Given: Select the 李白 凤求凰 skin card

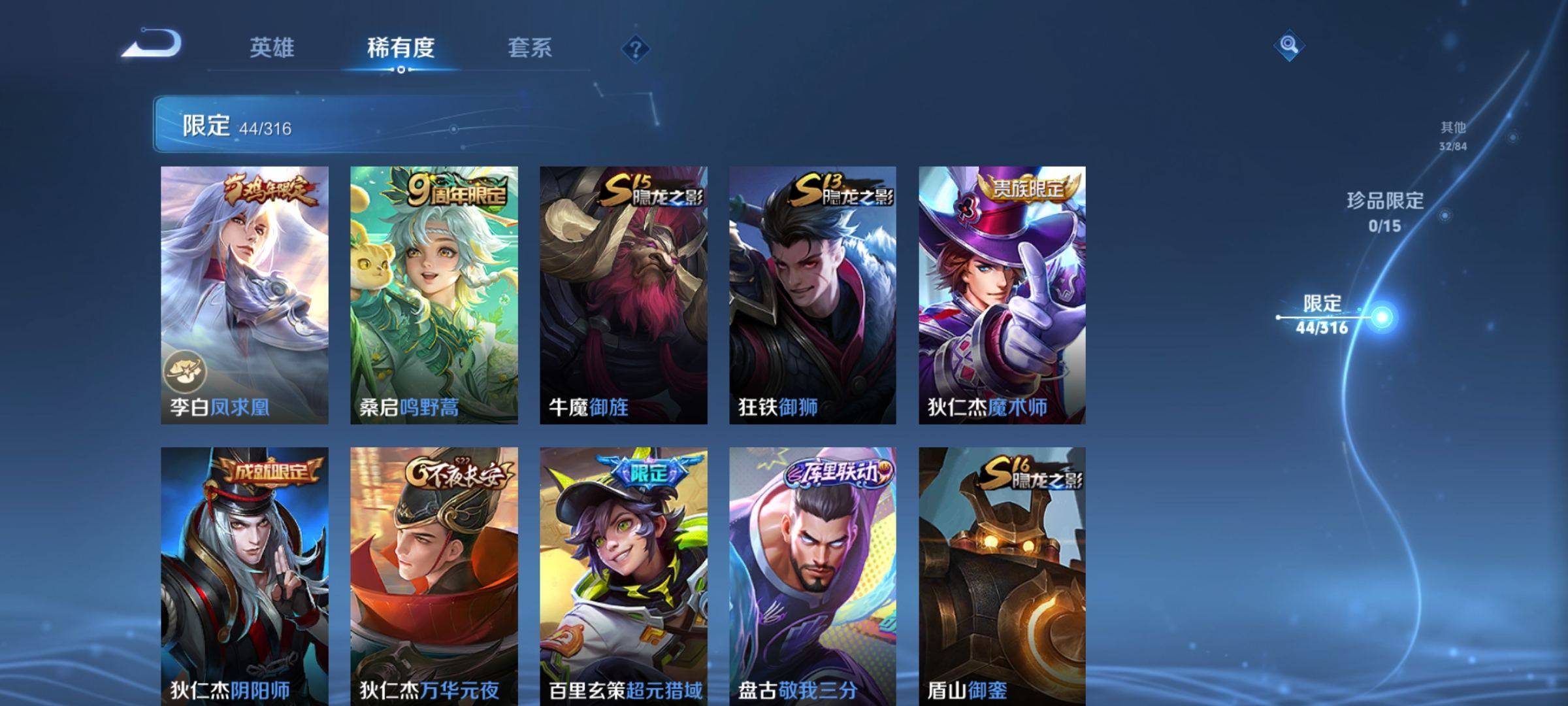Looking at the screenshot, I should (244, 295).
